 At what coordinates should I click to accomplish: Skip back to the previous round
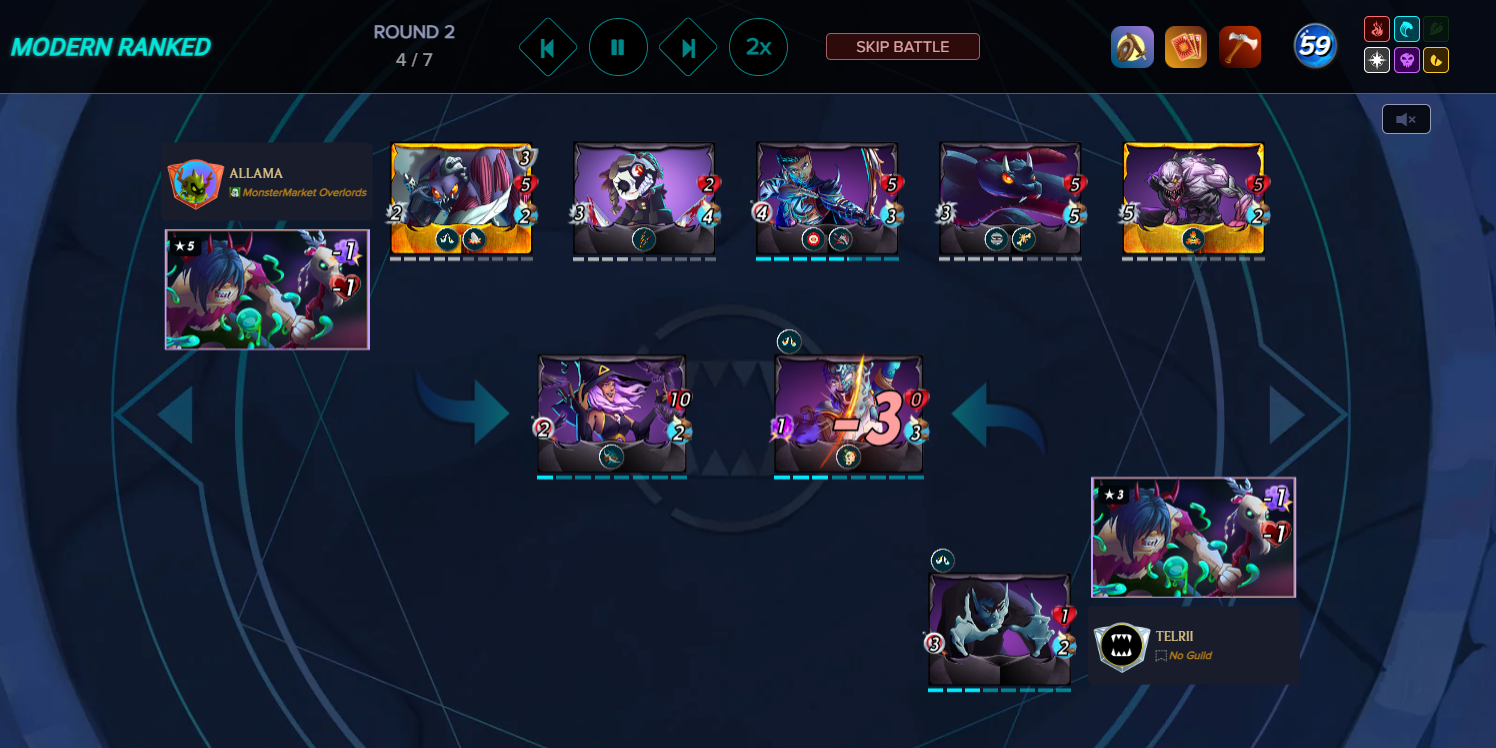tap(548, 46)
